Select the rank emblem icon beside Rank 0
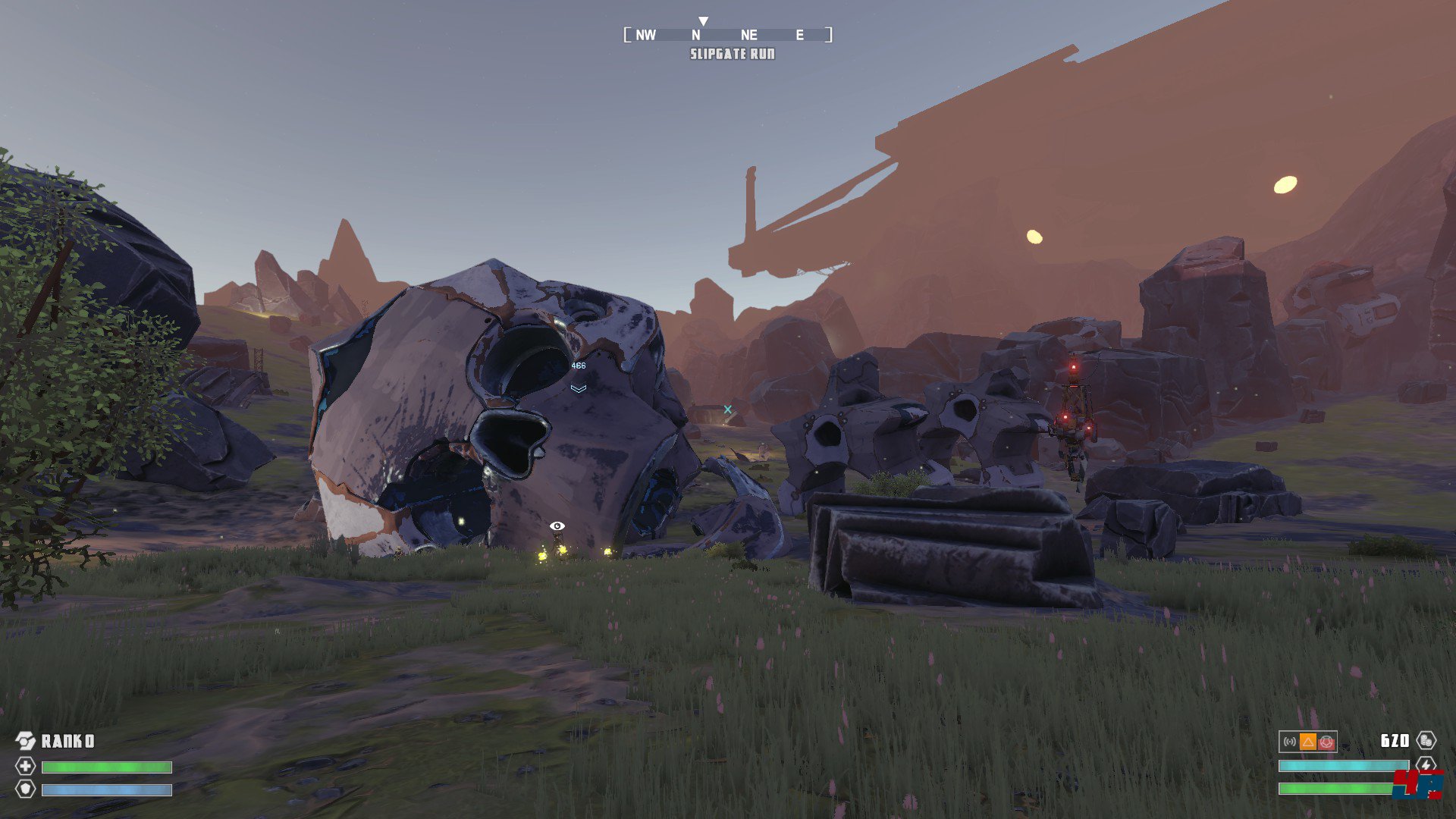 [x=25, y=741]
